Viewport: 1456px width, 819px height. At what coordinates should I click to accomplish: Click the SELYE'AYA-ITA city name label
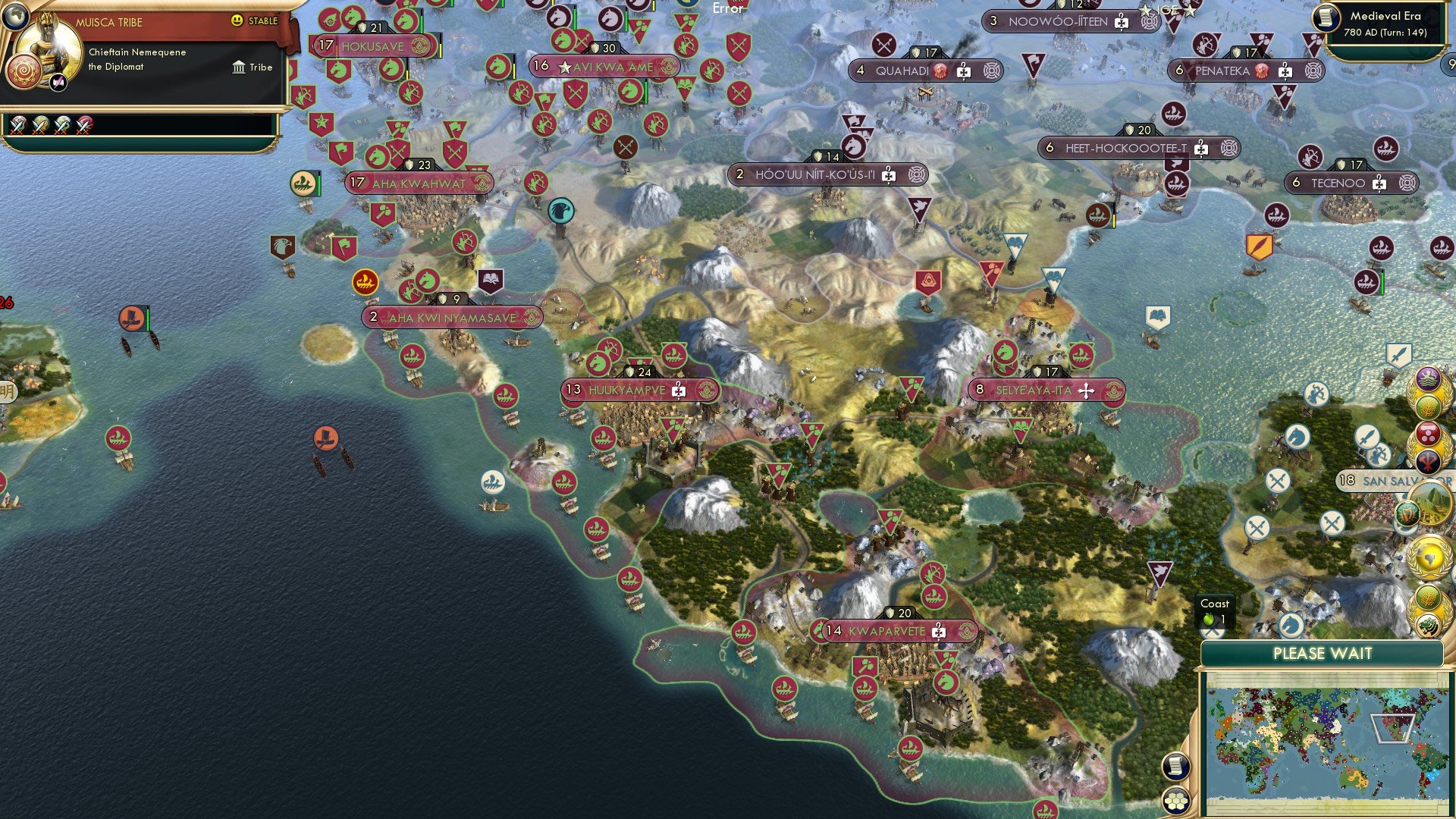point(1035,389)
